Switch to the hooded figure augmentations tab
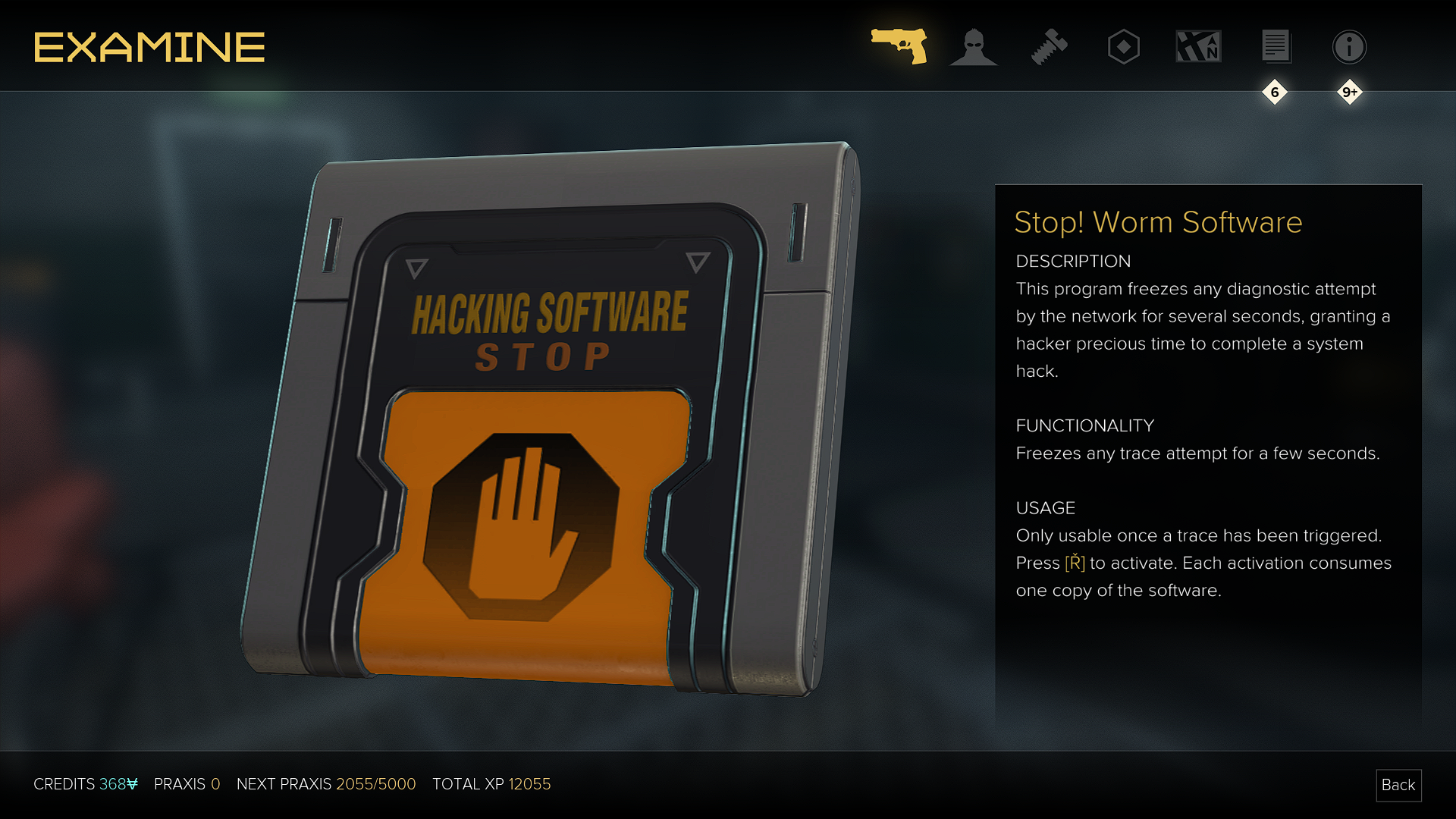This screenshot has width=1456, height=819. 974,47
